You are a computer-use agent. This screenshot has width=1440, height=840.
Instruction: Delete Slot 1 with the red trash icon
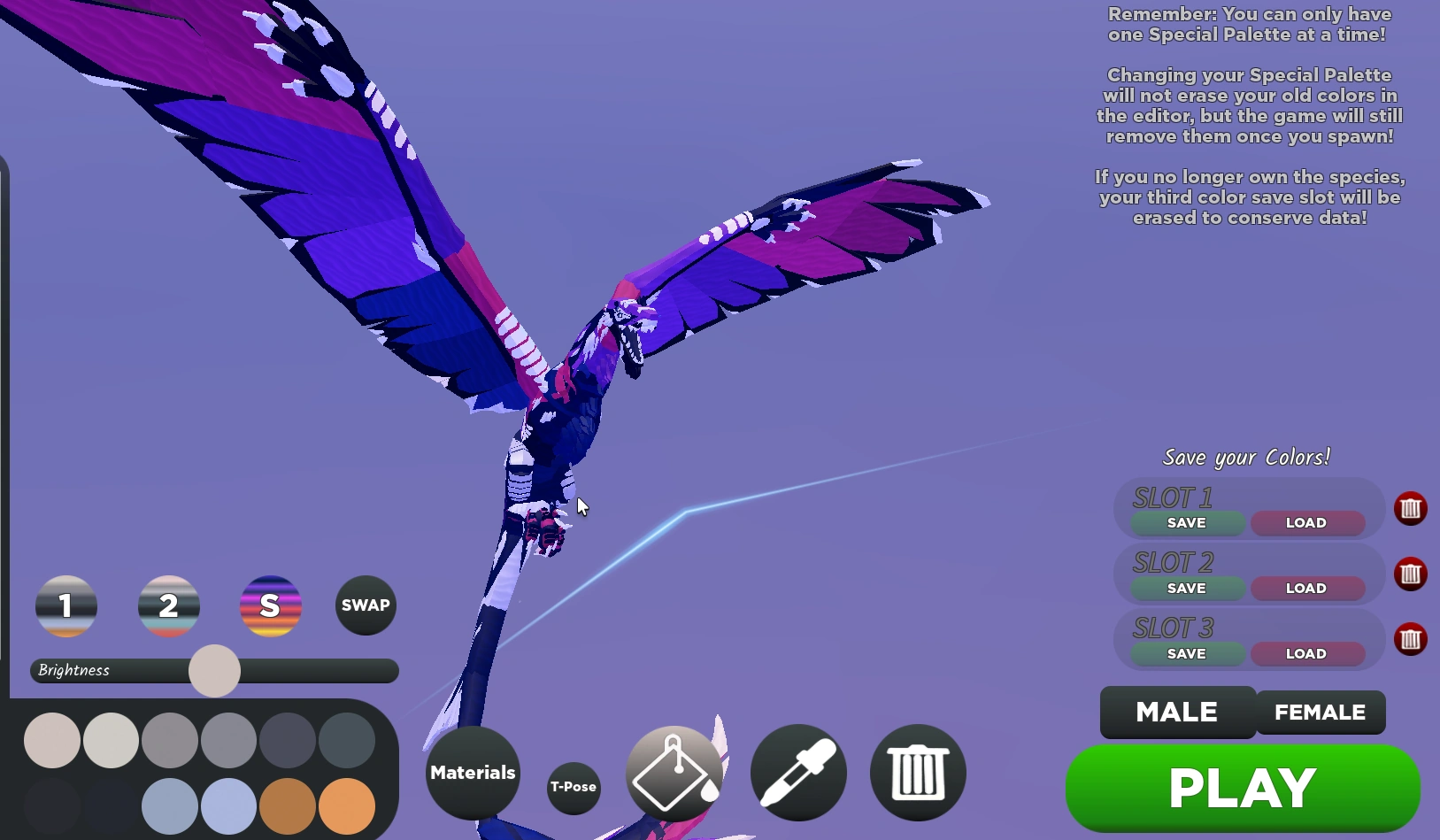tap(1410, 508)
